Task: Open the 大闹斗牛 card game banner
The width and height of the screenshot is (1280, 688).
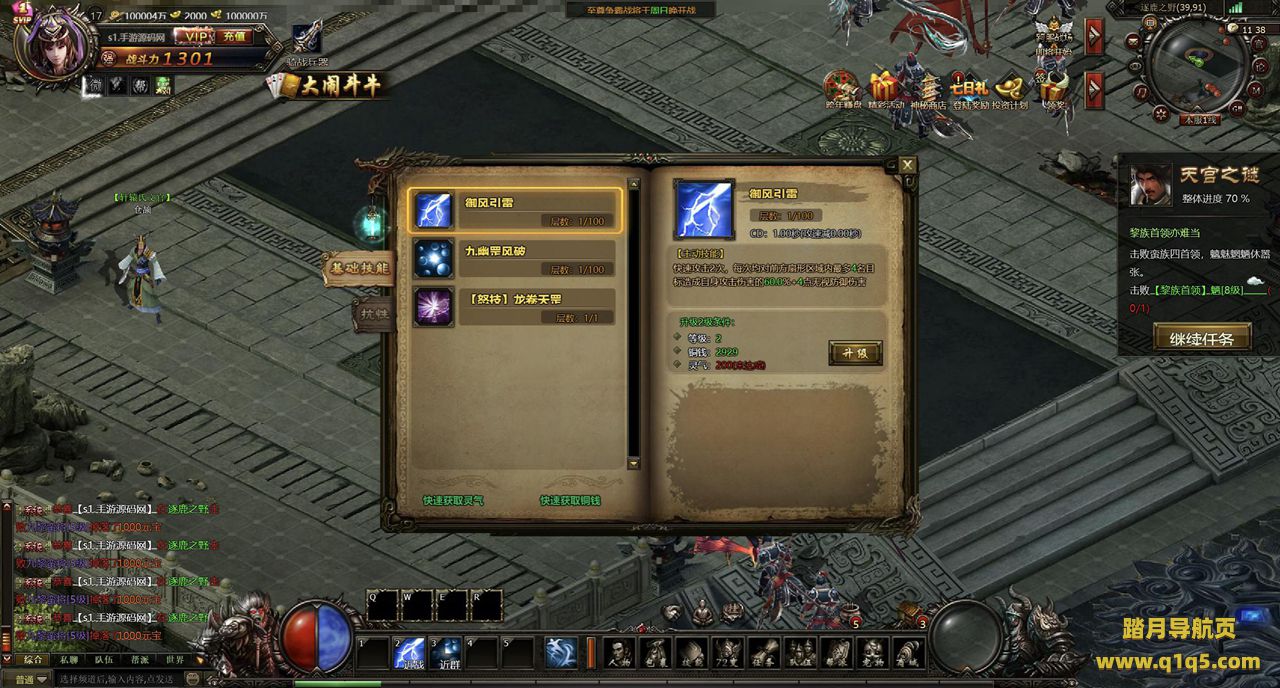Action: coord(326,86)
